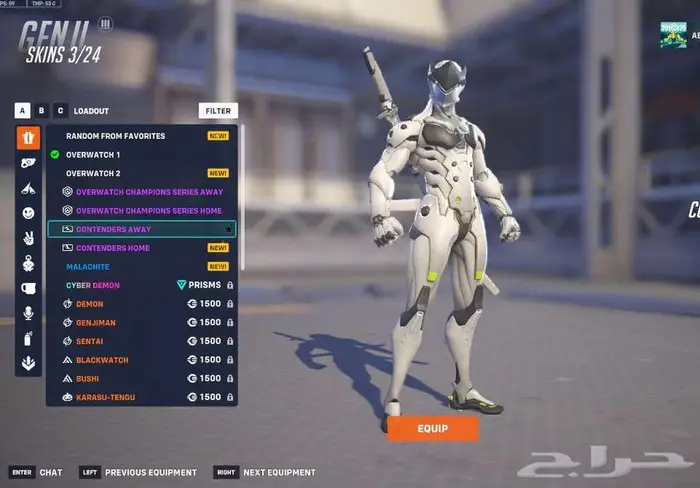Select the Malachite skin
This screenshot has width=700, height=488.
[x=88, y=267]
